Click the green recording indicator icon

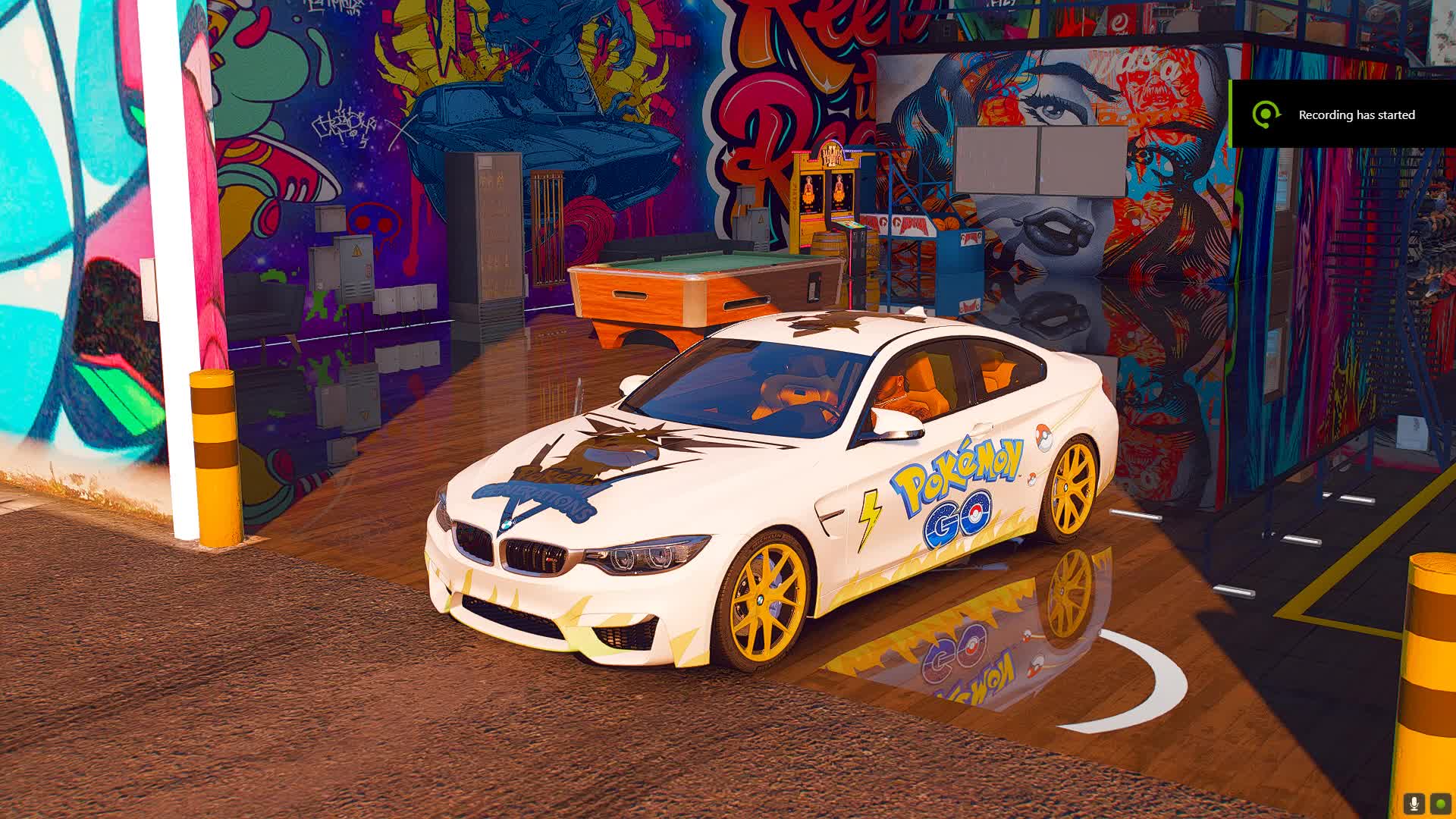[1440, 803]
